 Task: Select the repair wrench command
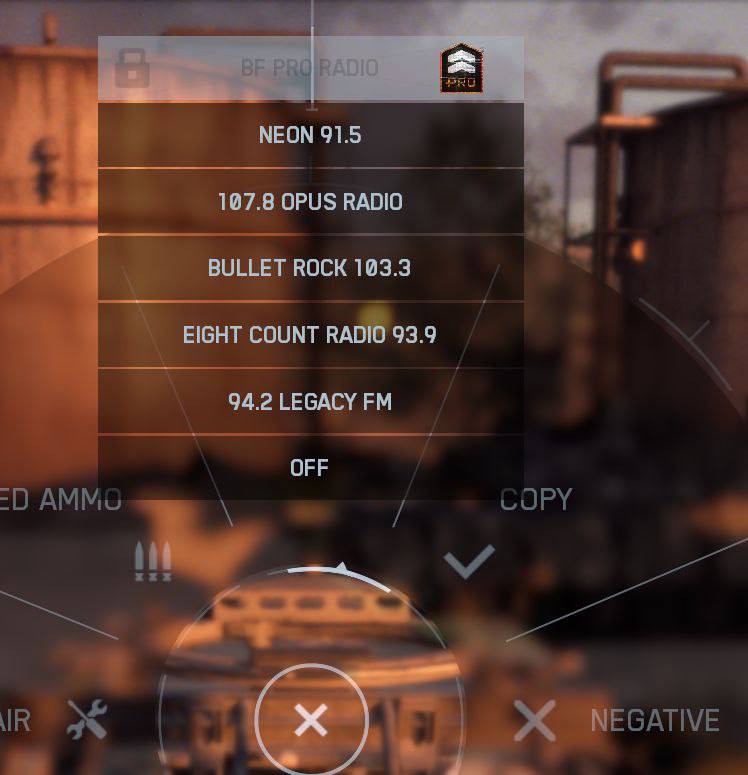tap(87, 720)
